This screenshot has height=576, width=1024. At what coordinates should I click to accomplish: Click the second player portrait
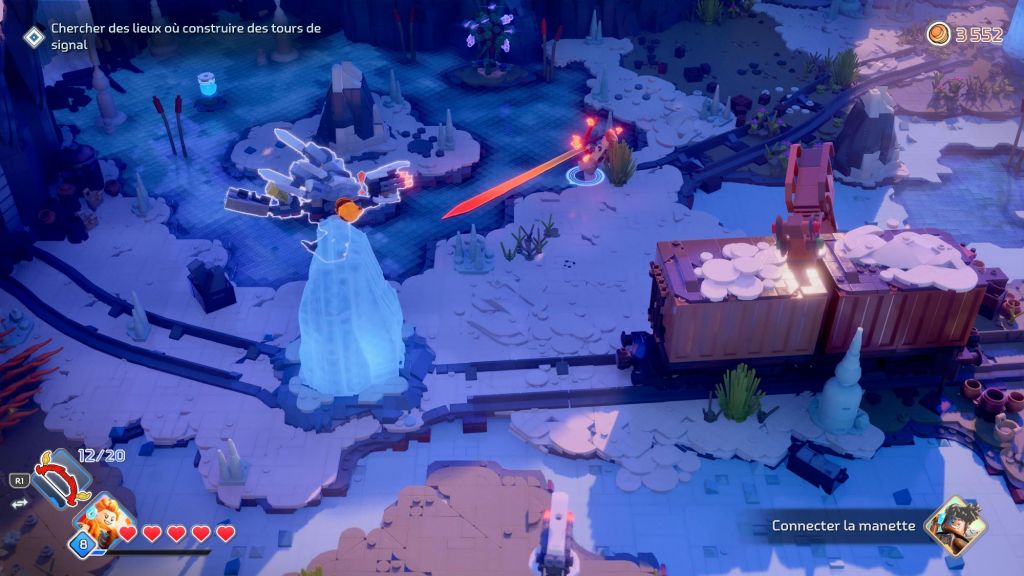point(953,525)
